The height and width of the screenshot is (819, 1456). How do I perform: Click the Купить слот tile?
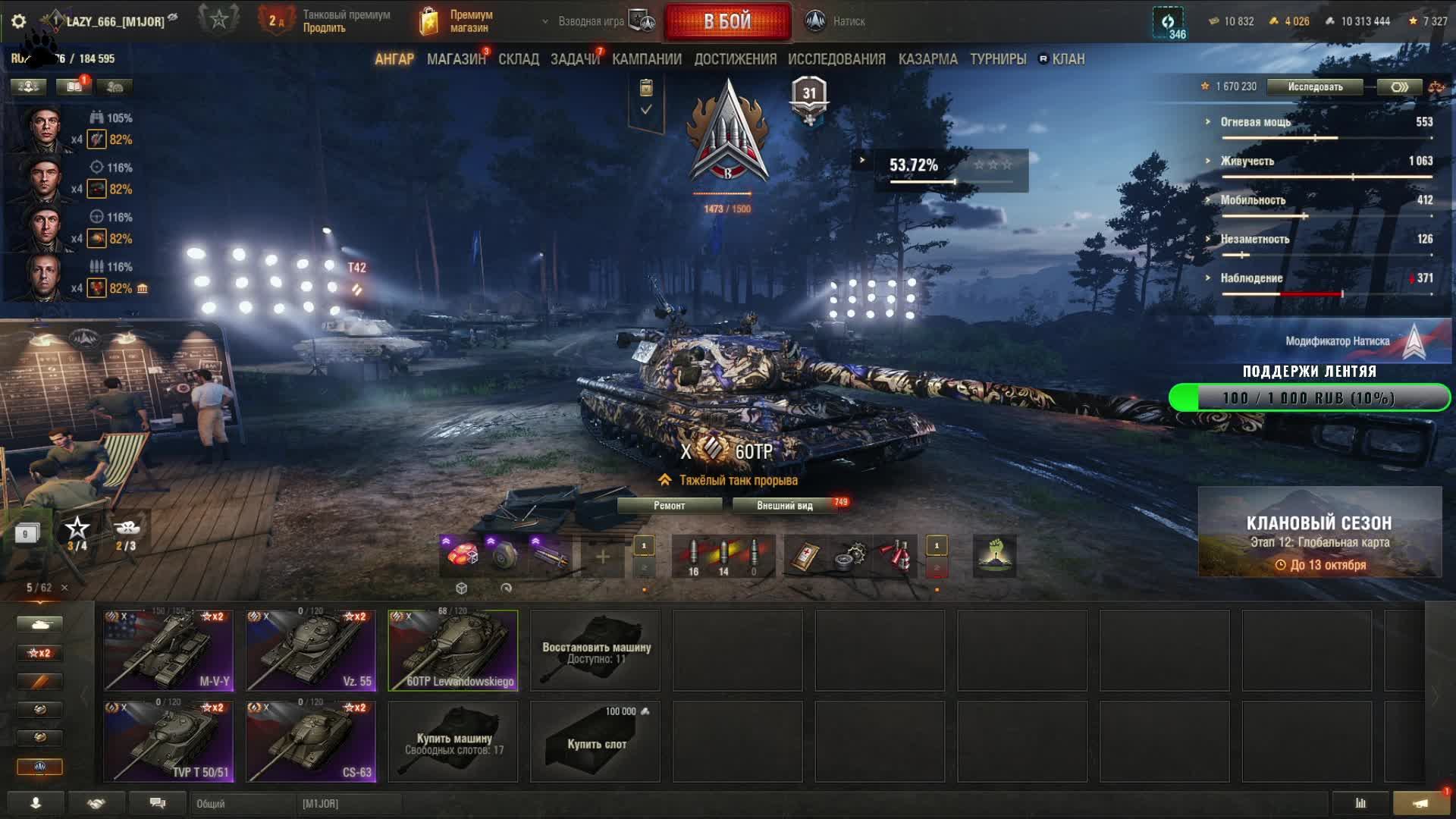[596, 742]
